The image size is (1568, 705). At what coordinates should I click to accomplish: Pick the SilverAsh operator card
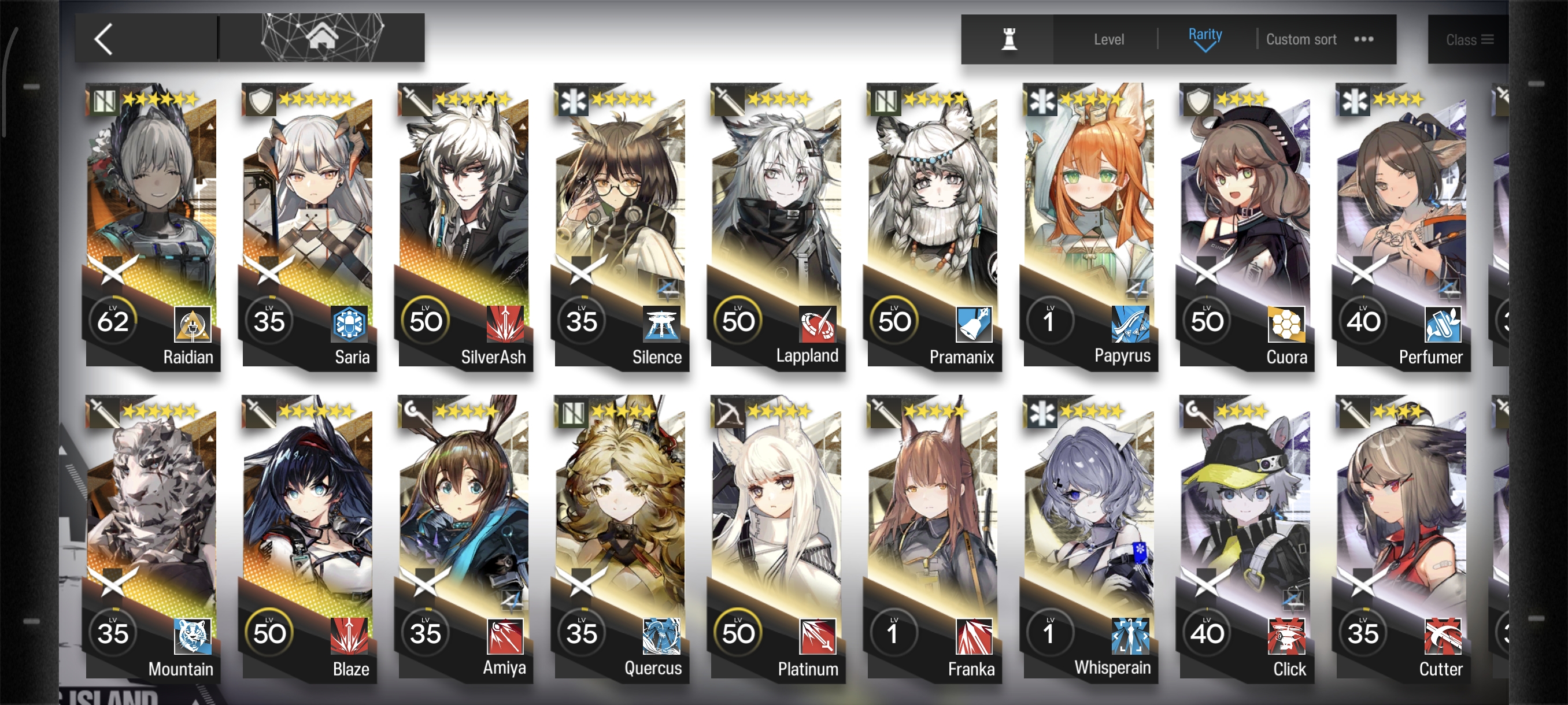(465, 225)
